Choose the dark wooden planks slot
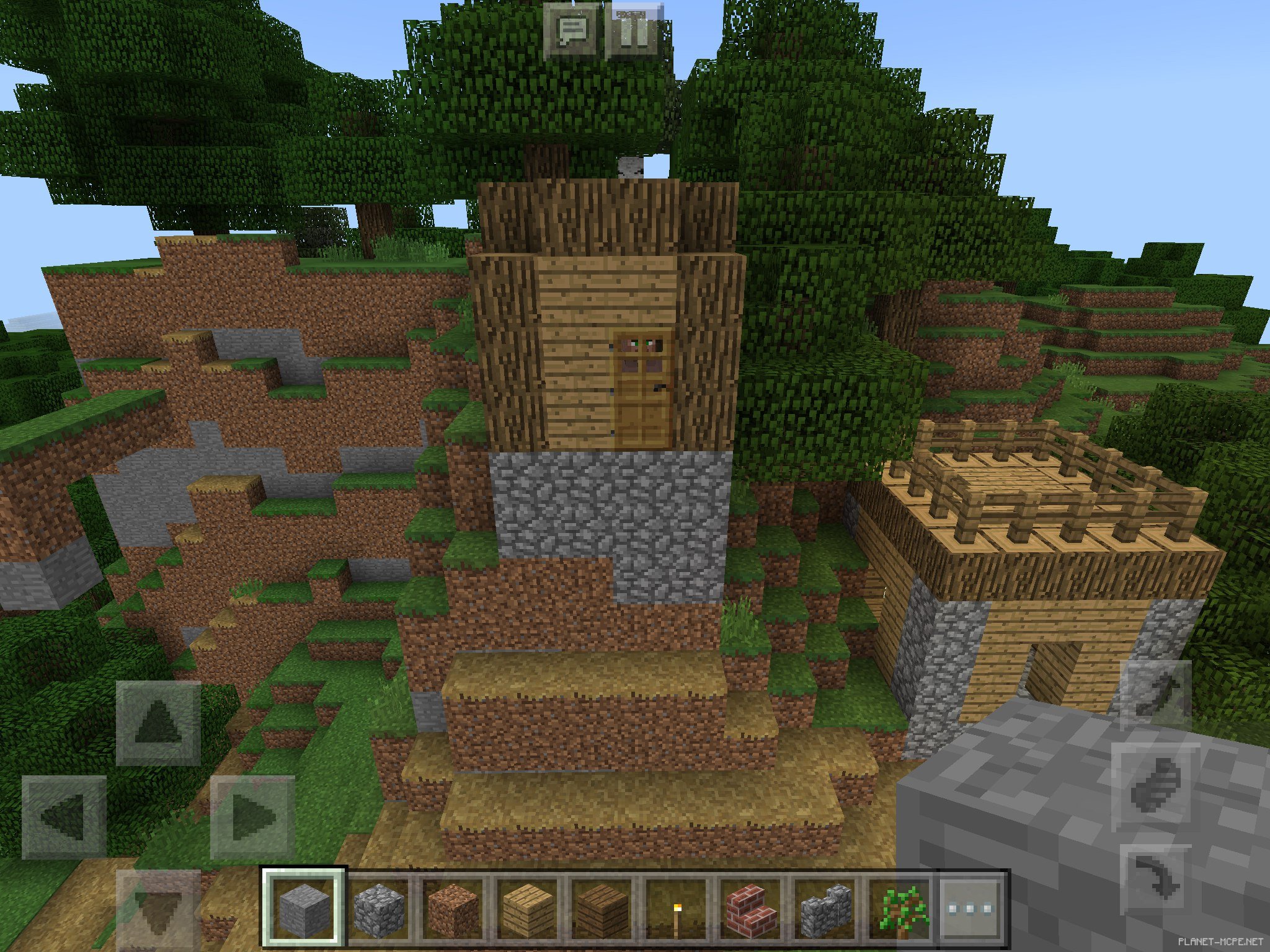The width and height of the screenshot is (1270, 952). point(600,910)
